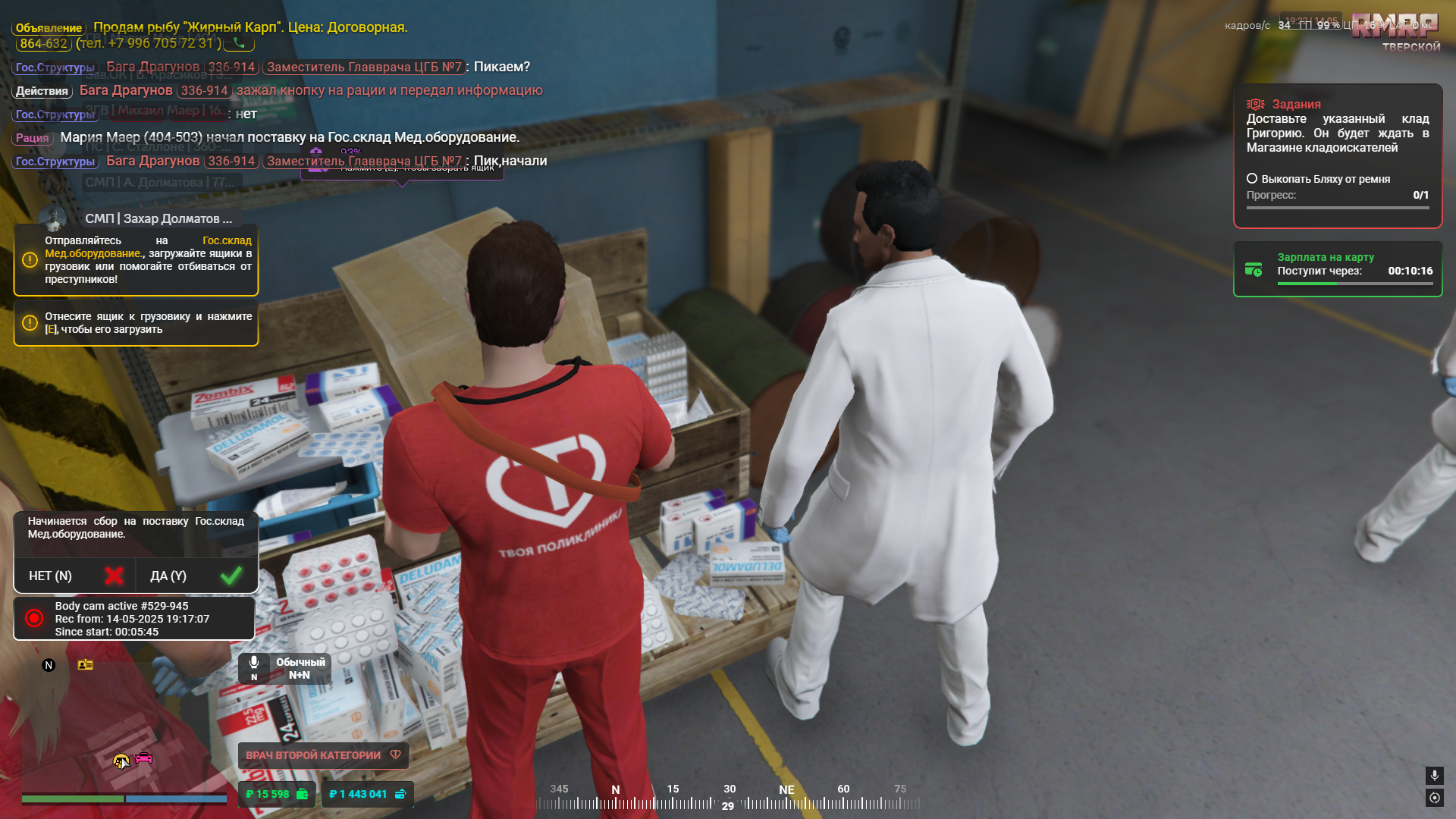
Task: Click the ID card icon above the minimap
Action: 85,665
